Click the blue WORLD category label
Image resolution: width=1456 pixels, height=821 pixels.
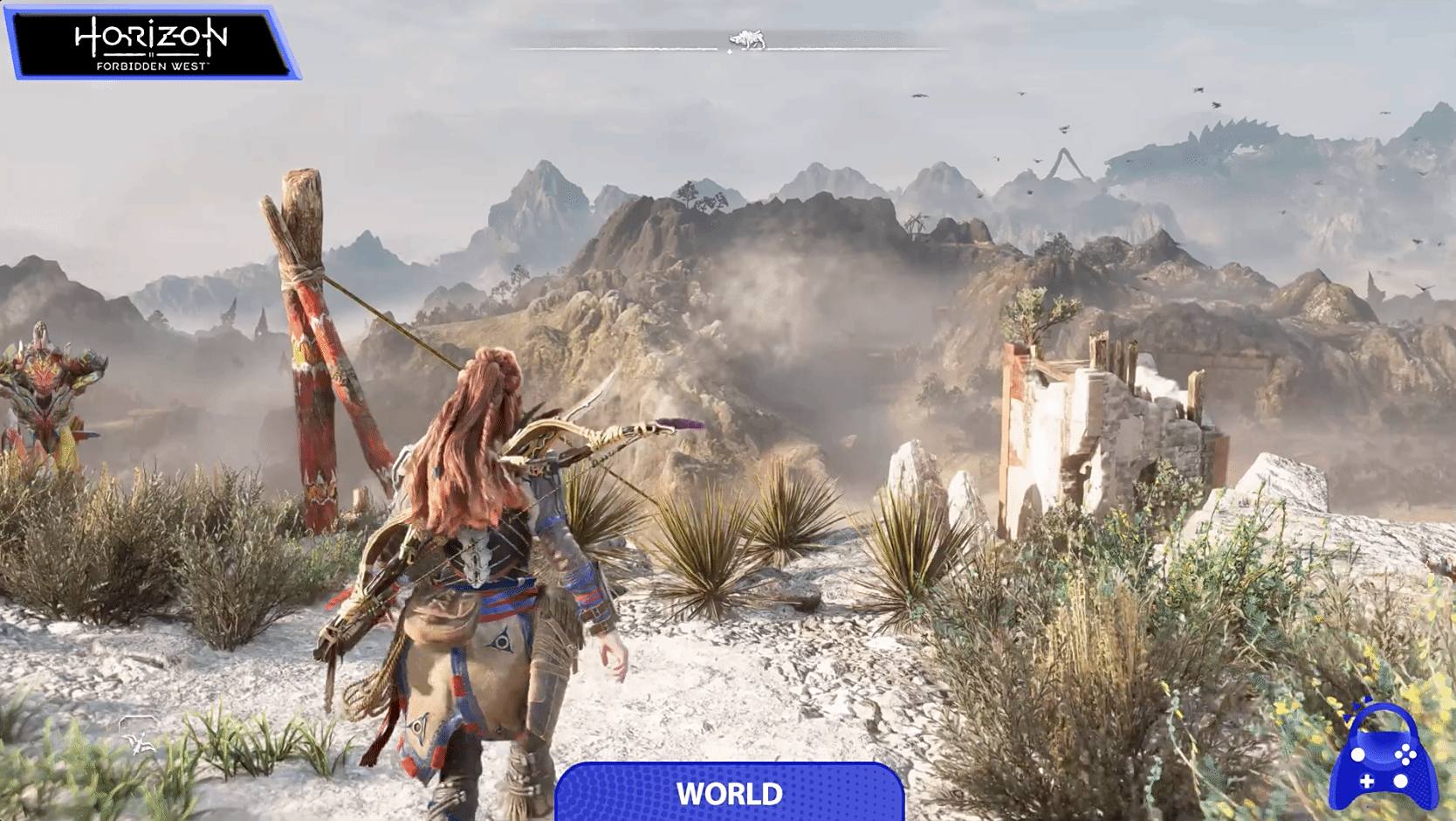pyautogui.click(x=729, y=792)
